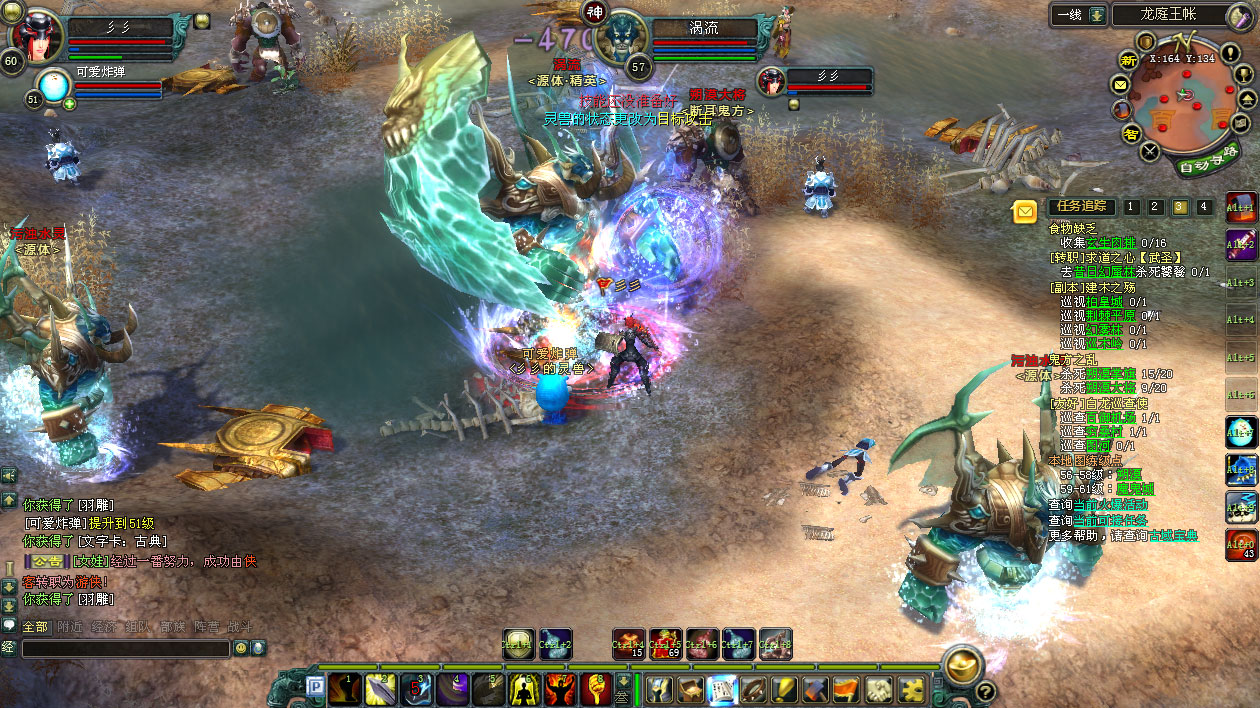
Task: Switch quest tracker to page 4
Action: coord(1204,207)
